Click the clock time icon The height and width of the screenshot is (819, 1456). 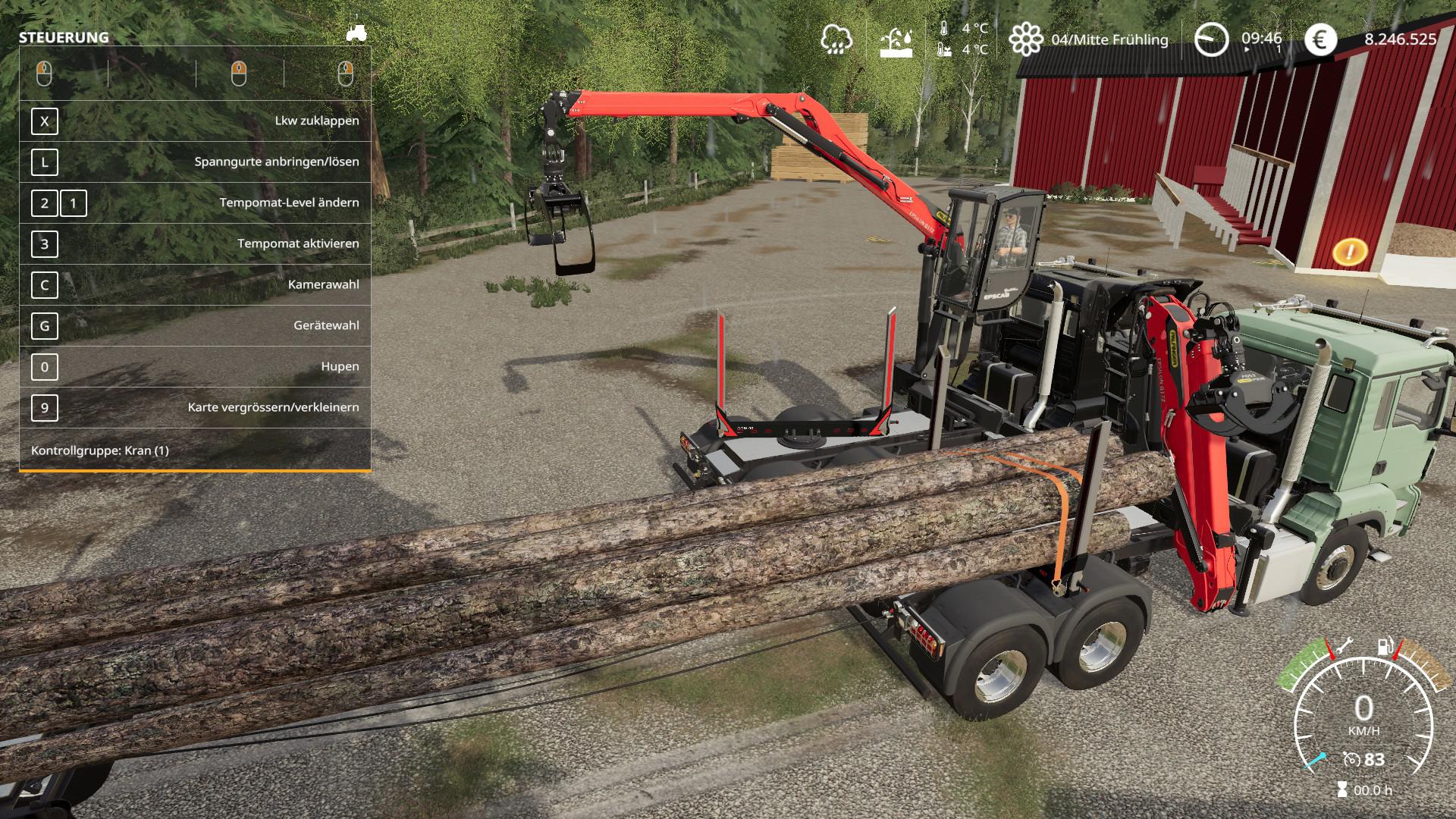[1211, 39]
